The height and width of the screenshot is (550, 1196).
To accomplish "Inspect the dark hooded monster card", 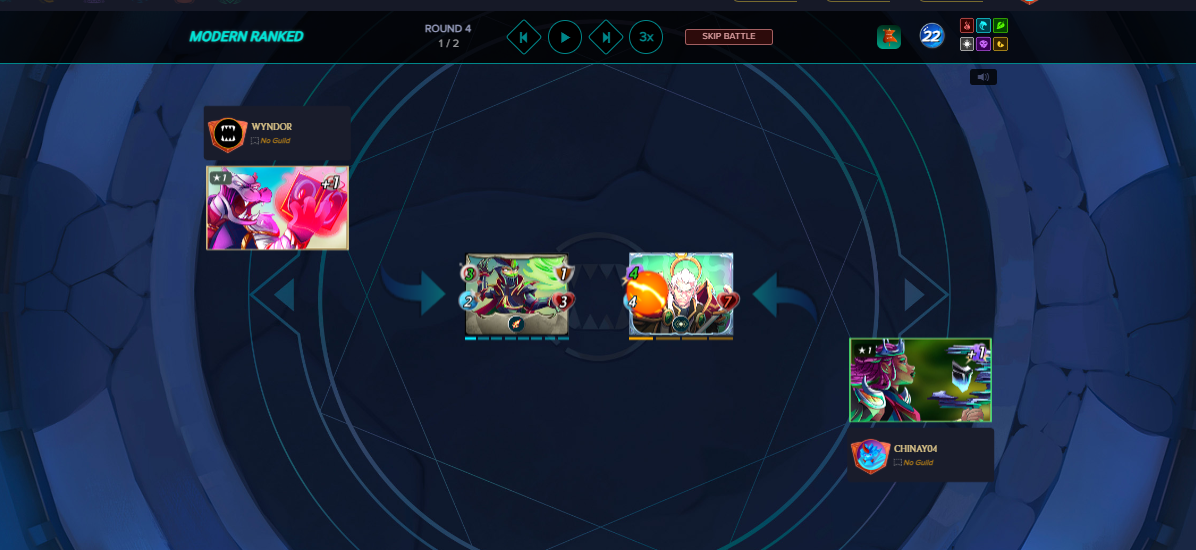I will point(517,294).
